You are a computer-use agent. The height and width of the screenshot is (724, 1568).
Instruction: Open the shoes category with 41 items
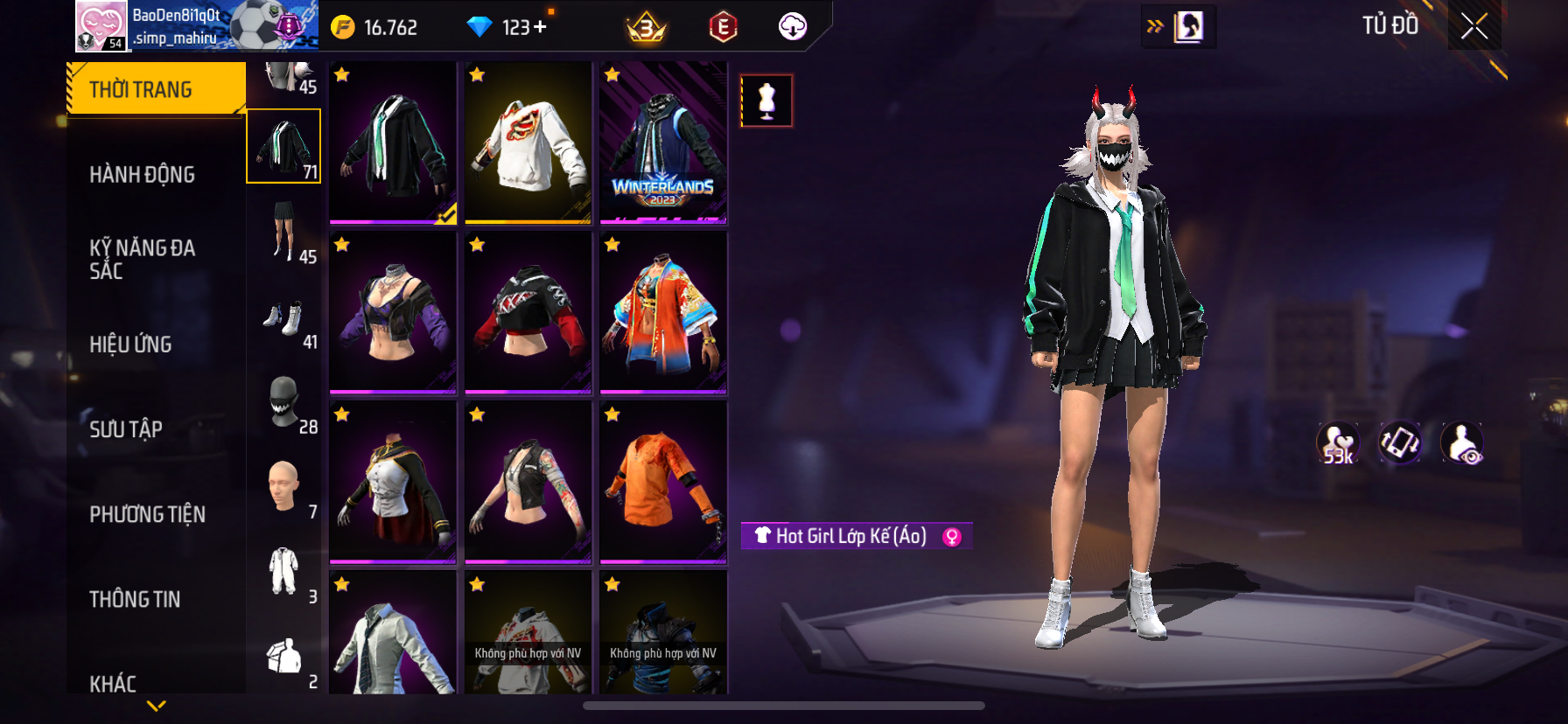[x=284, y=320]
